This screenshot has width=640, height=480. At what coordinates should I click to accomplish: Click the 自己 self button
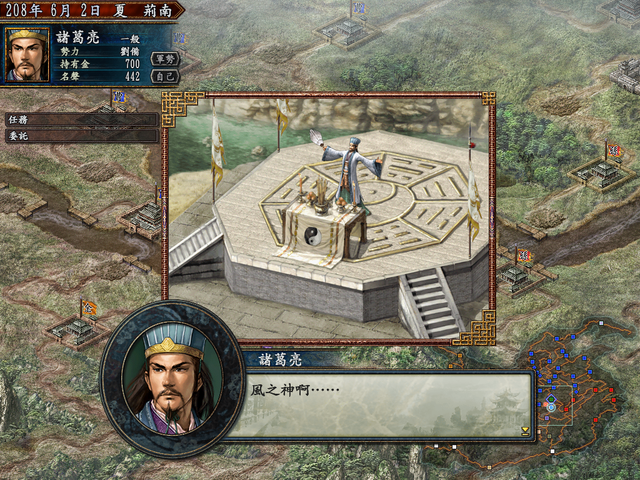pyautogui.click(x=164, y=75)
